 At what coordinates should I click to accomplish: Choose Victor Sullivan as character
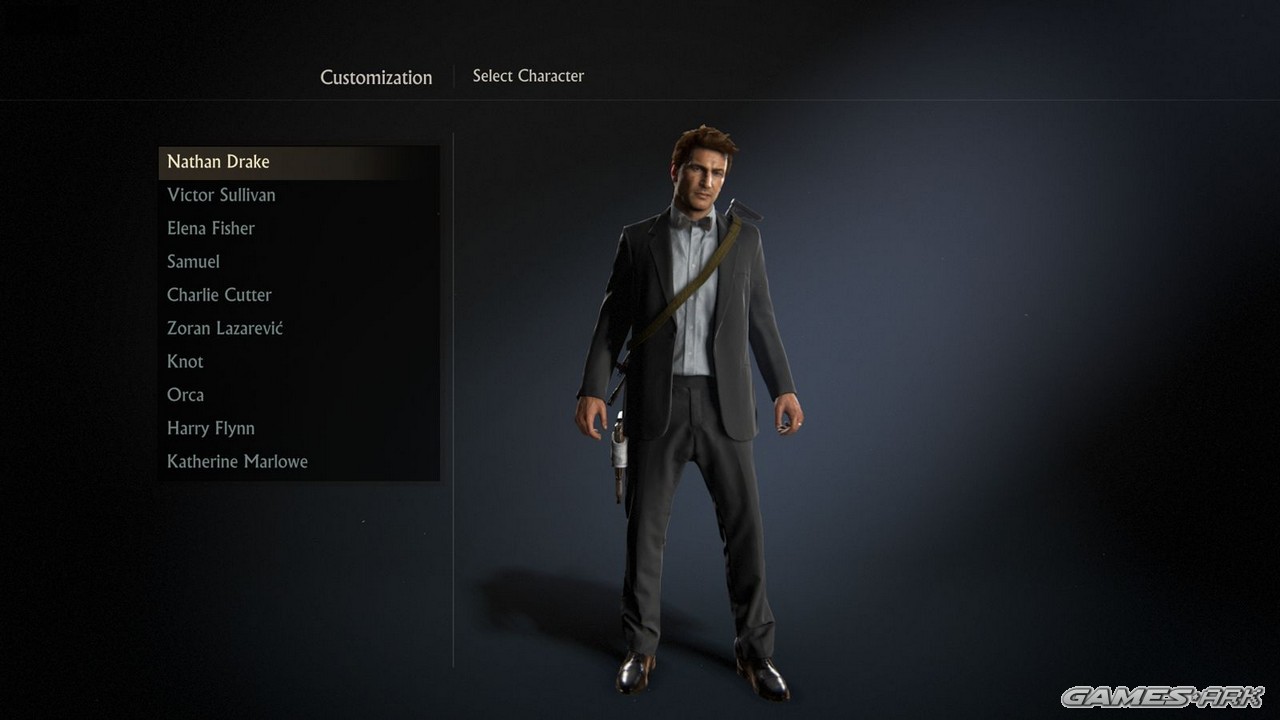click(x=221, y=195)
